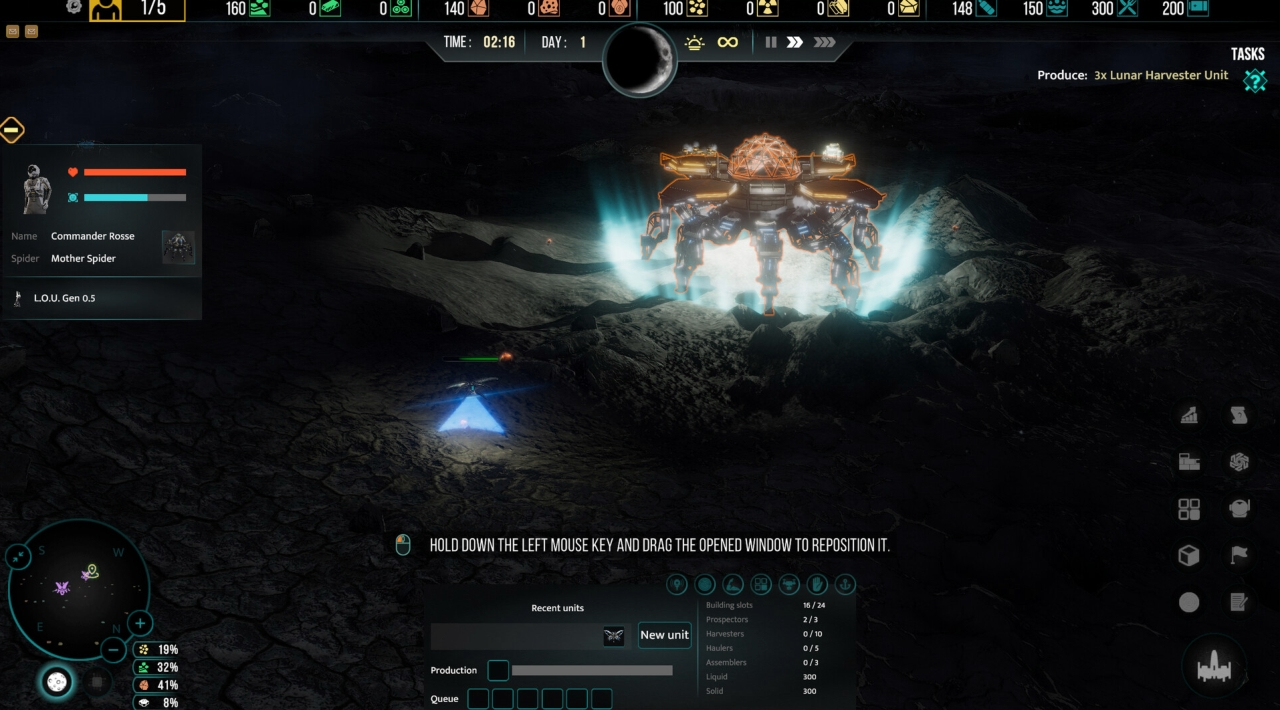Select the anchor icon above production panel

click(x=845, y=585)
